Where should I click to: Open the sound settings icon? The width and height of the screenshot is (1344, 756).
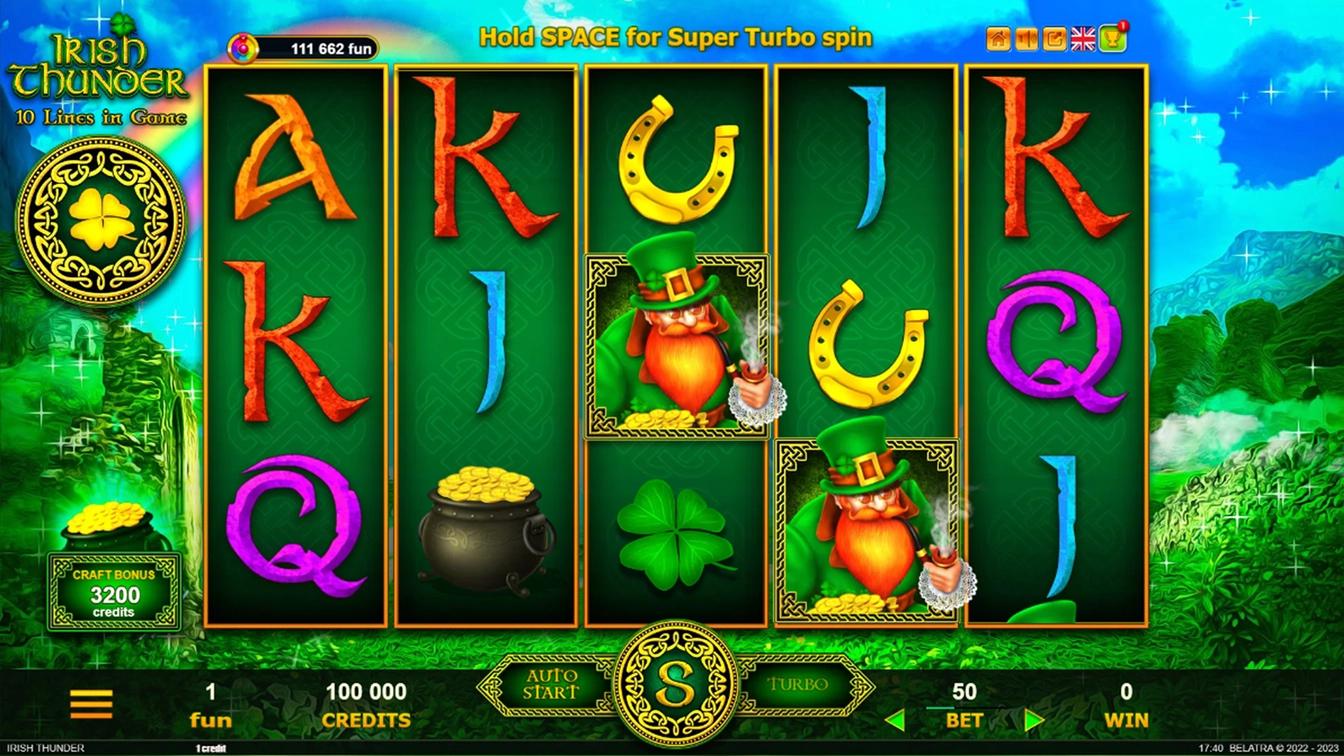(1026, 39)
